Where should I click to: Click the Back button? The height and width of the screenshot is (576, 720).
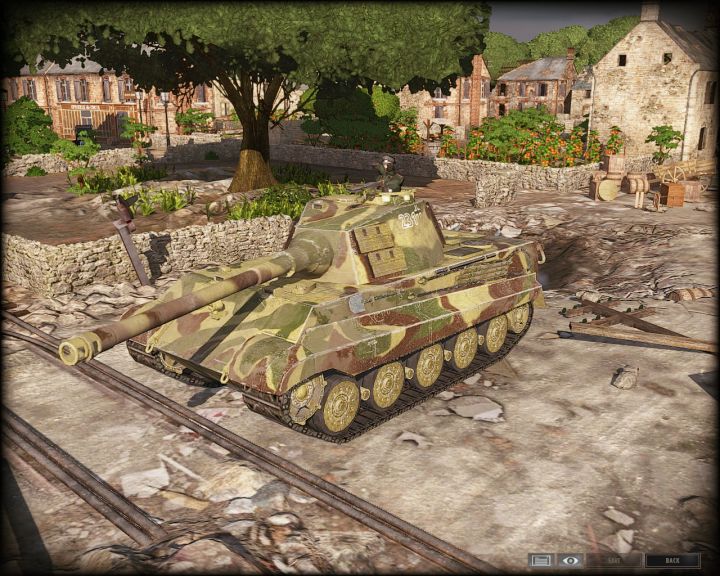[x=672, y=560]
